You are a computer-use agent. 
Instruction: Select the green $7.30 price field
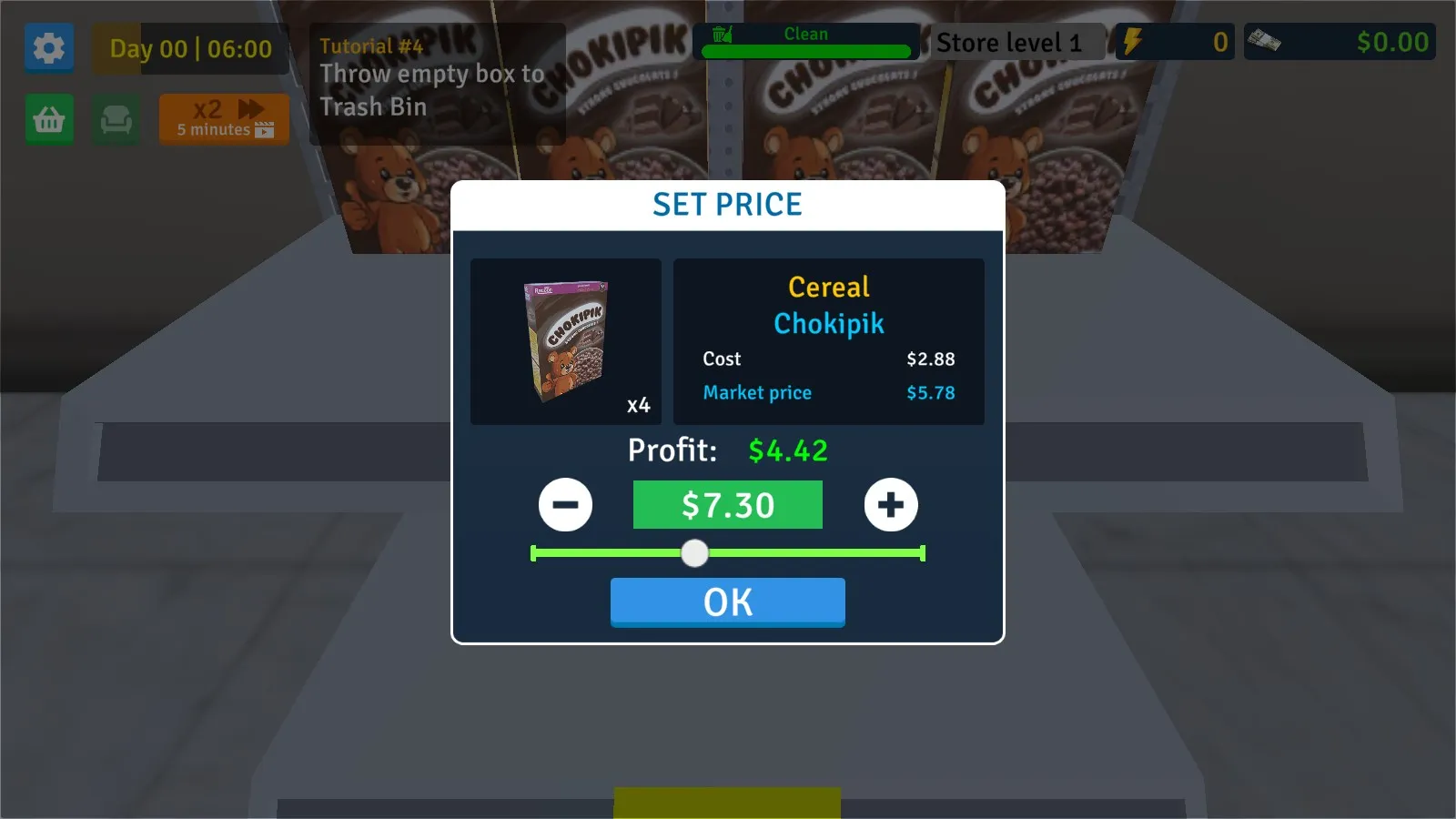[x=727, y=505]
